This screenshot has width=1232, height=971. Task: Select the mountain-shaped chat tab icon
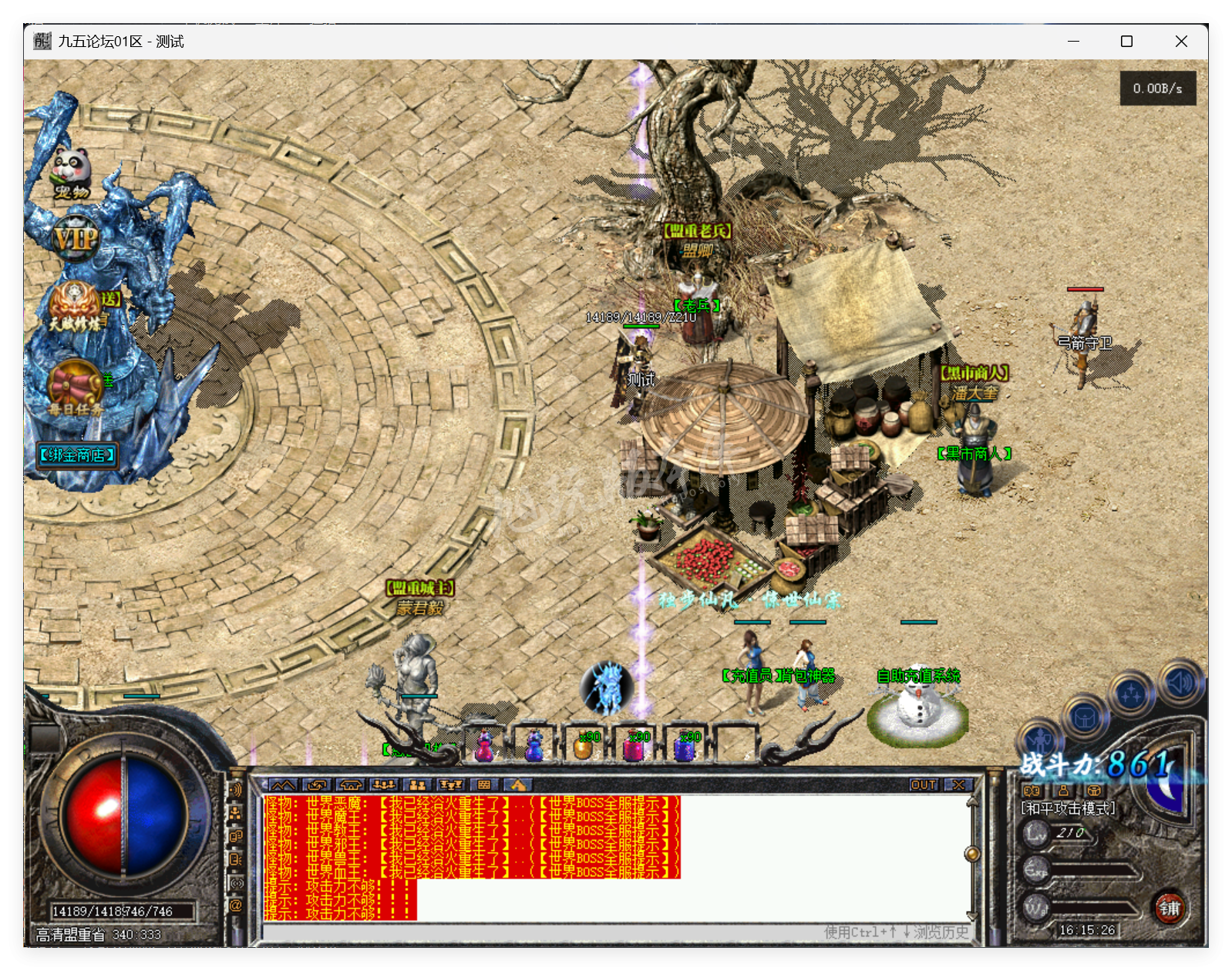(x=283, y=785)
